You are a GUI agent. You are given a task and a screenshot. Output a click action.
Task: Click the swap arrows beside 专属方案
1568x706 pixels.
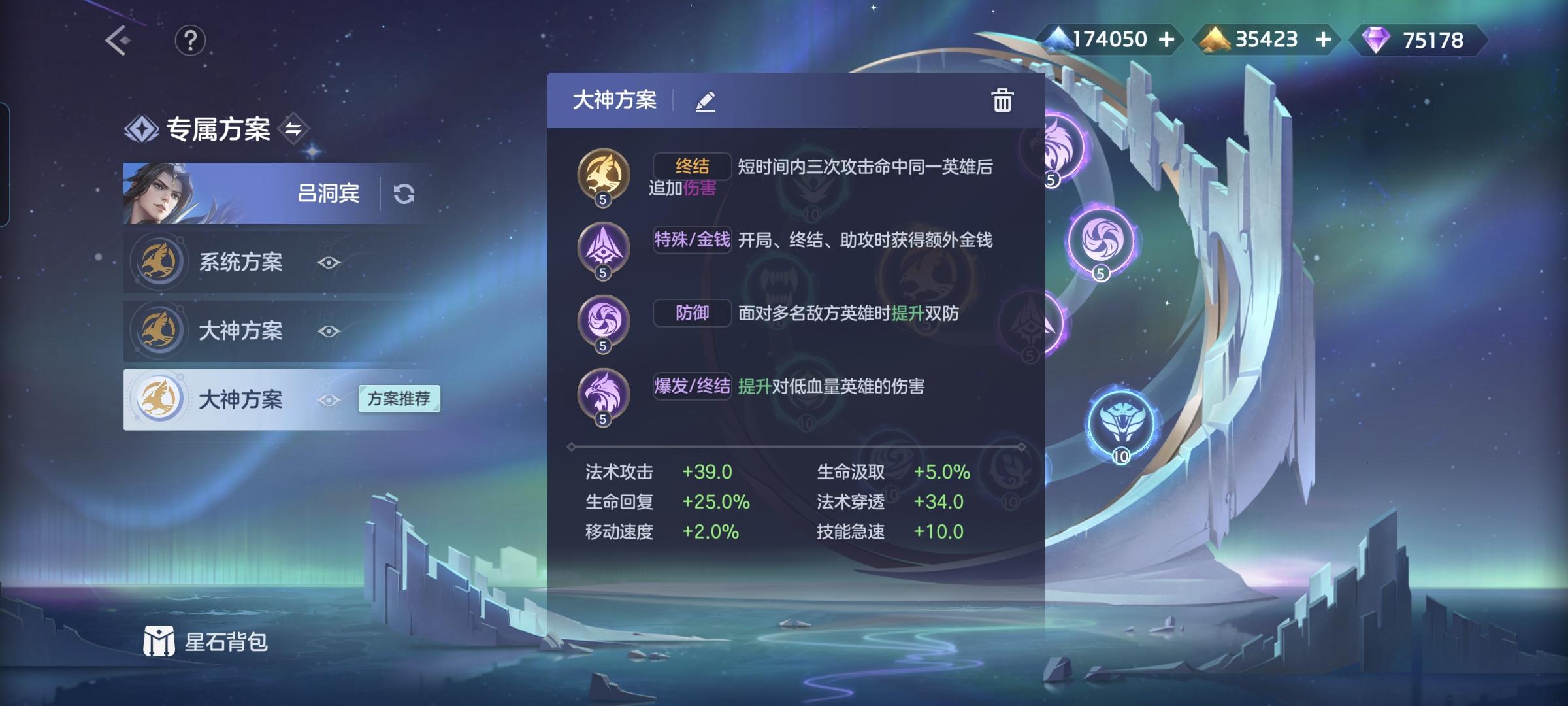pos(295,129)
